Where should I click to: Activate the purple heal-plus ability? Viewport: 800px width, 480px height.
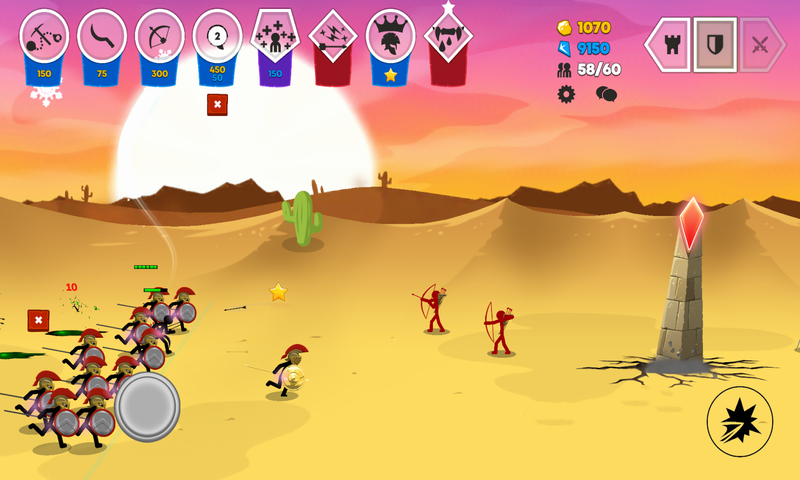[x=275, y=37]
